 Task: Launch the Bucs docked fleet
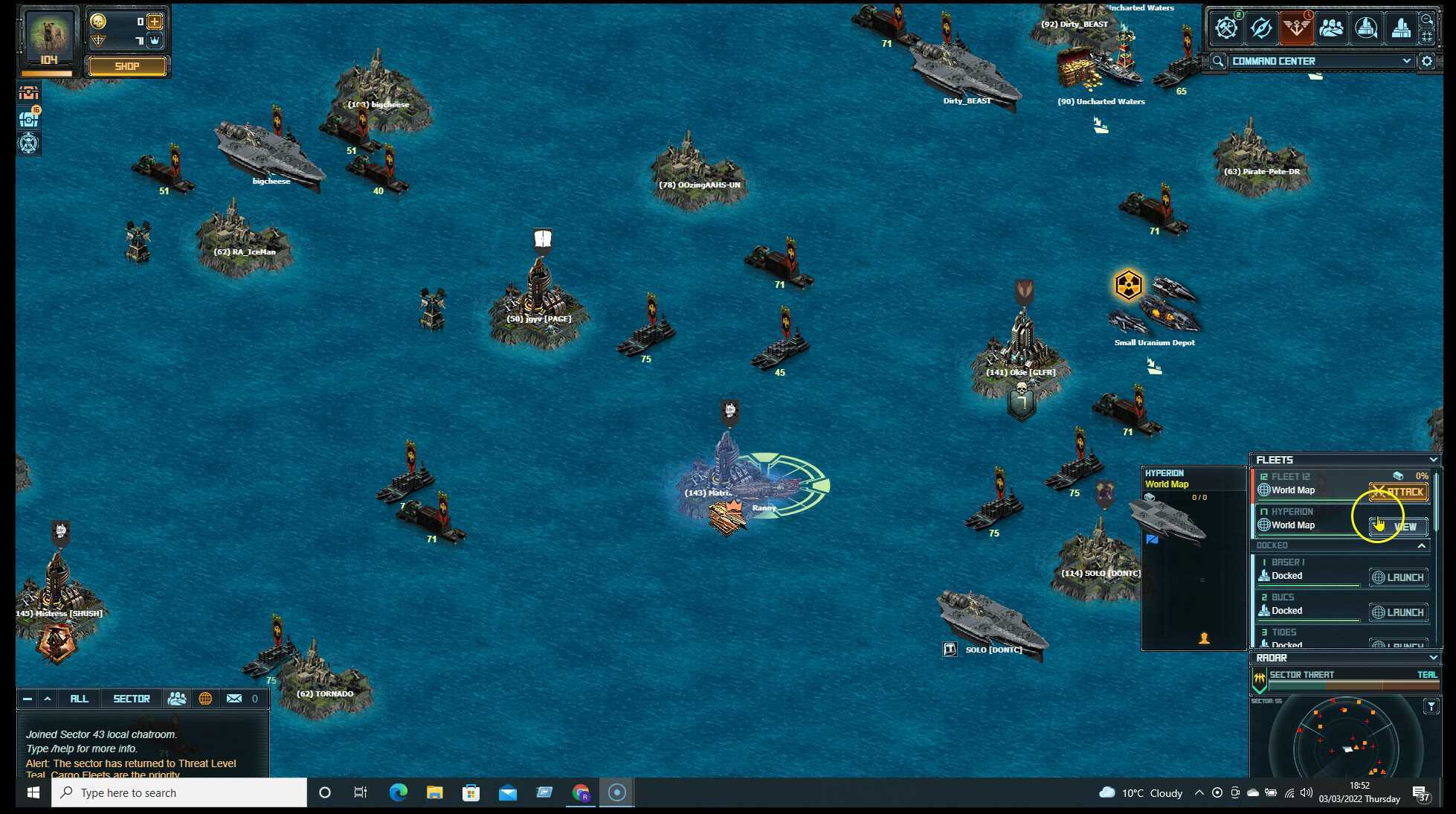pyautogui.click(x=1398, y=612)
